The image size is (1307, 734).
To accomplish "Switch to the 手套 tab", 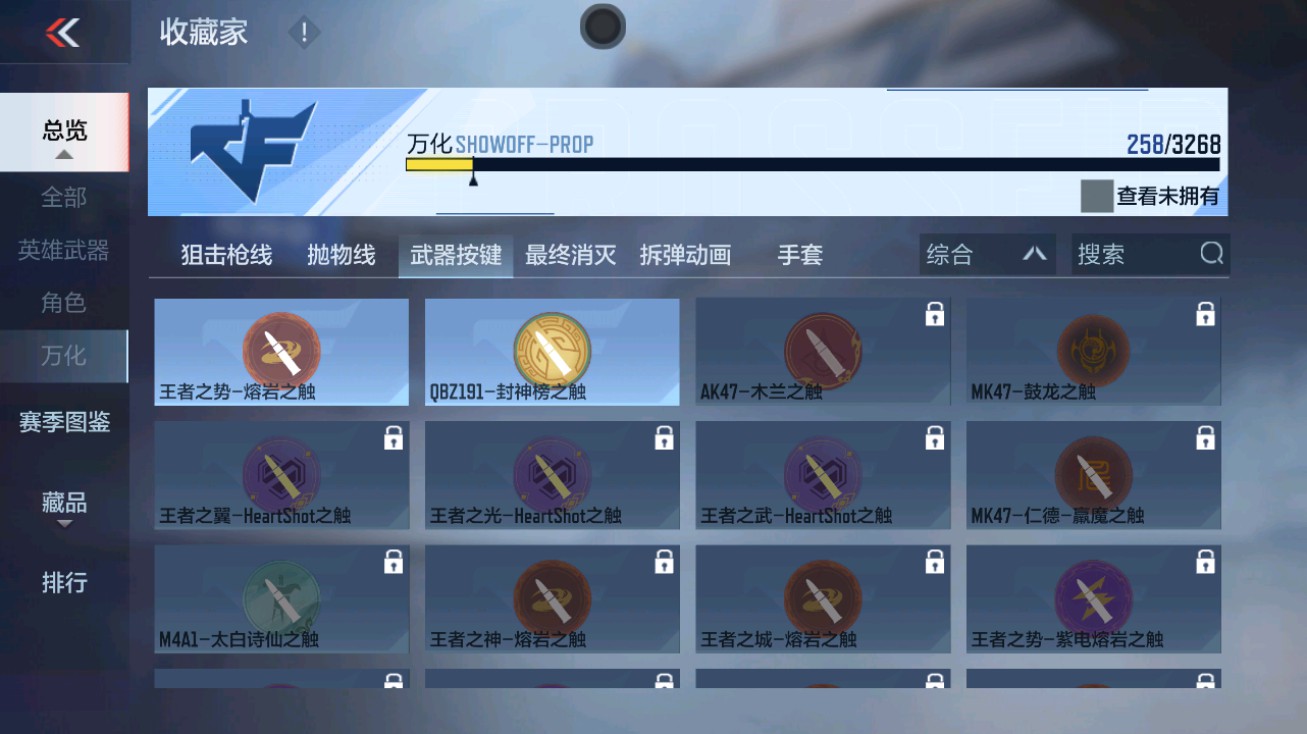I will [x=798, y=255].
